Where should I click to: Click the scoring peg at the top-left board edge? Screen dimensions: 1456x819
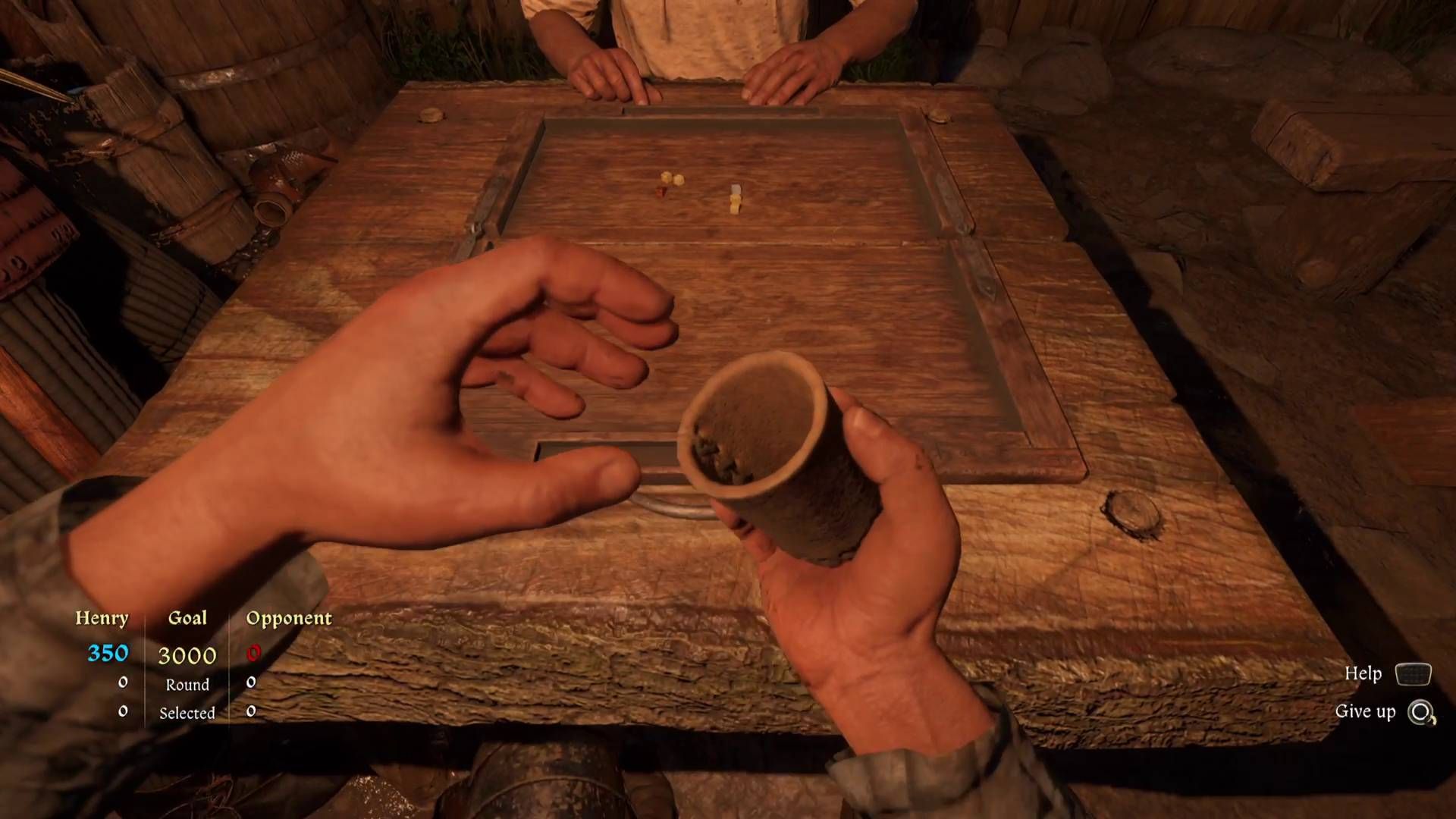pos(431,116)
